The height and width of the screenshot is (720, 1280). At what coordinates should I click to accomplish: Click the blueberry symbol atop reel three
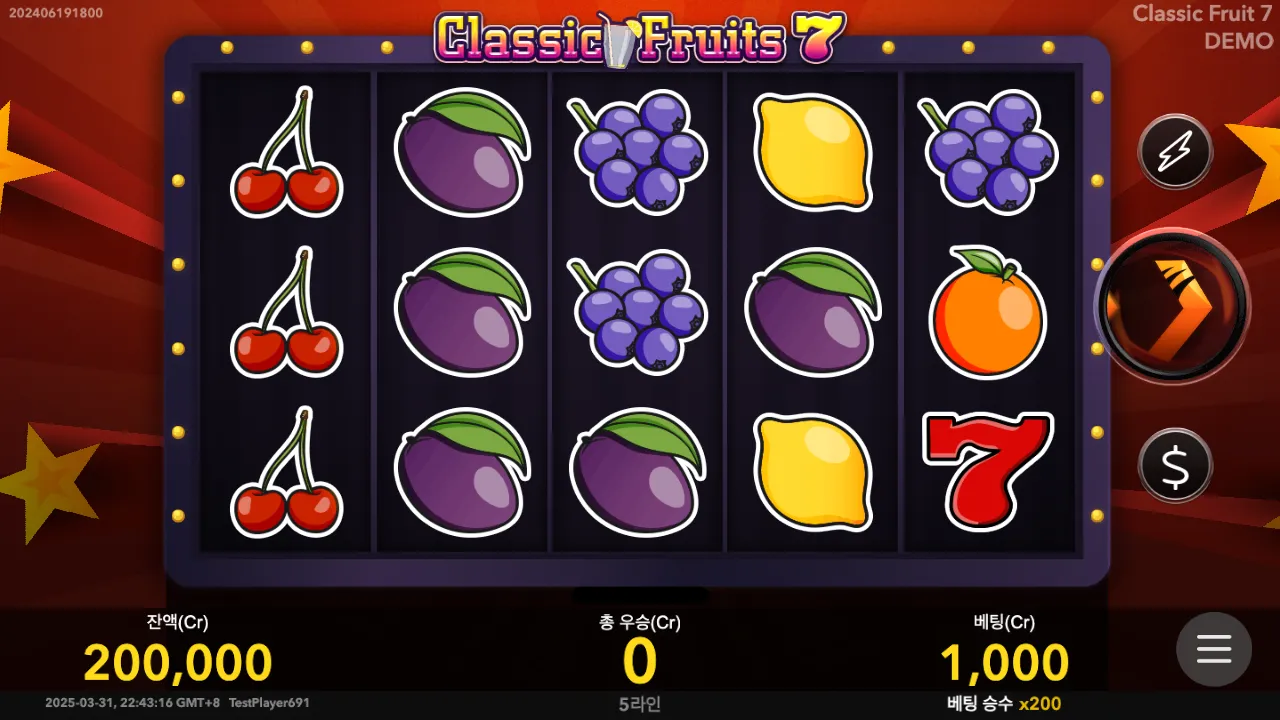(x=637, y=150)
